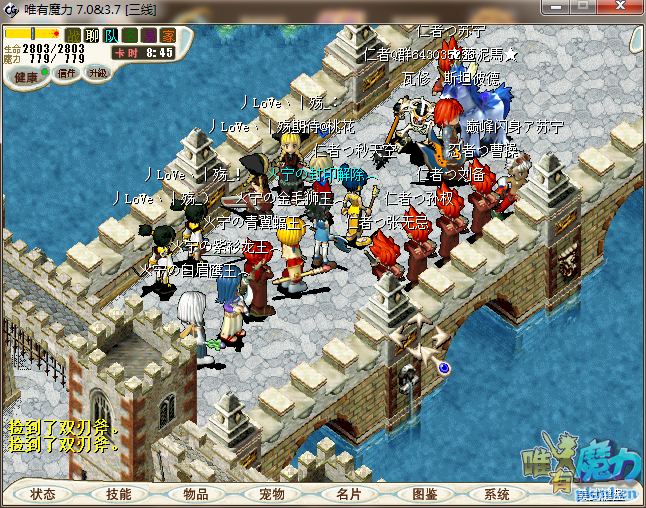Toggle the 战 battle mode button
This screenshot has width=646, height=508.
[73, 36]
